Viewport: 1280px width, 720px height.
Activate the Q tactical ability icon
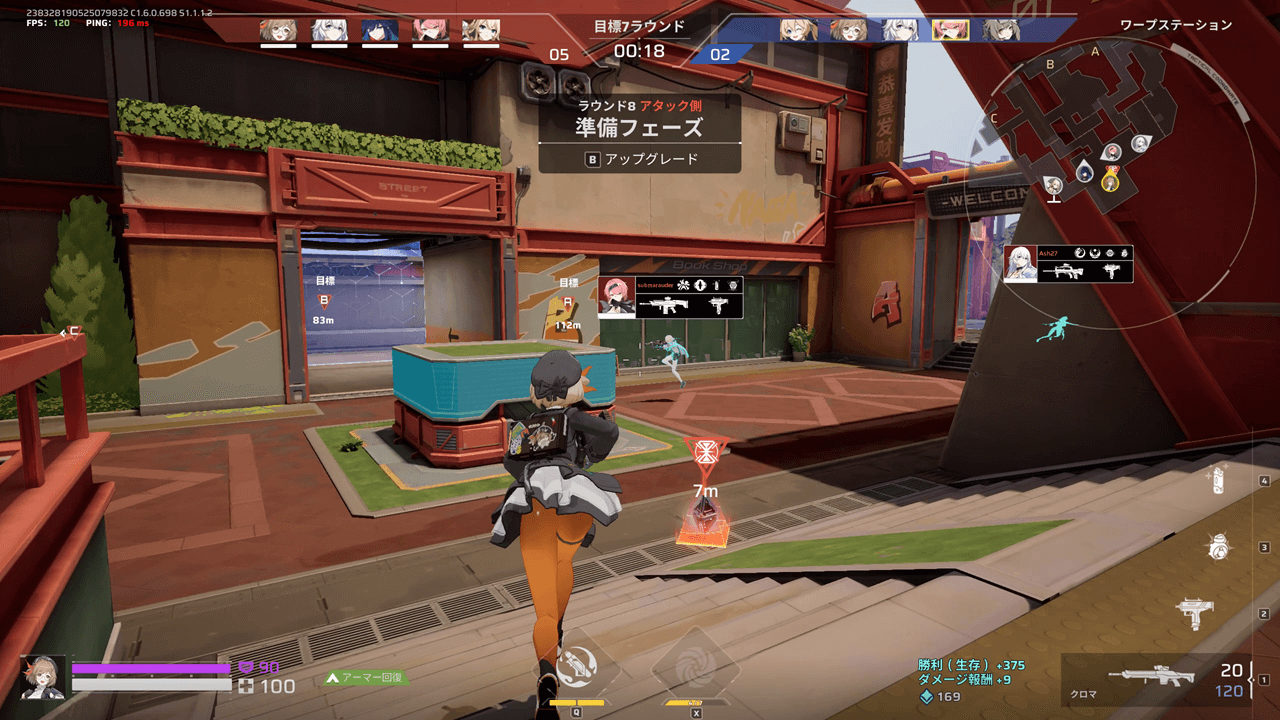pyautogui.click(x=578, y=665)
